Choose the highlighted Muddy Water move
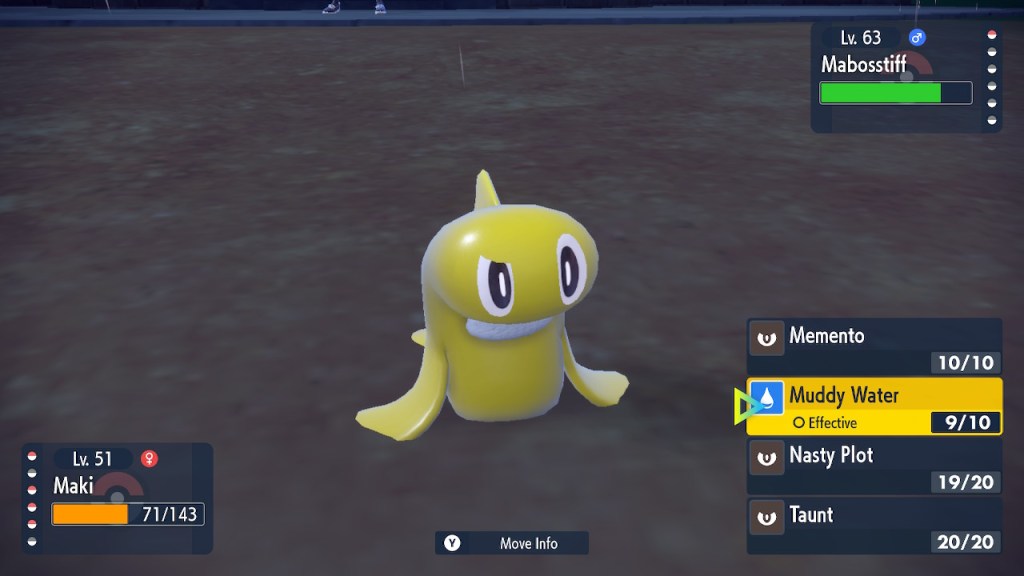The height and width of the screenshot is (576, 1024). 874,406
